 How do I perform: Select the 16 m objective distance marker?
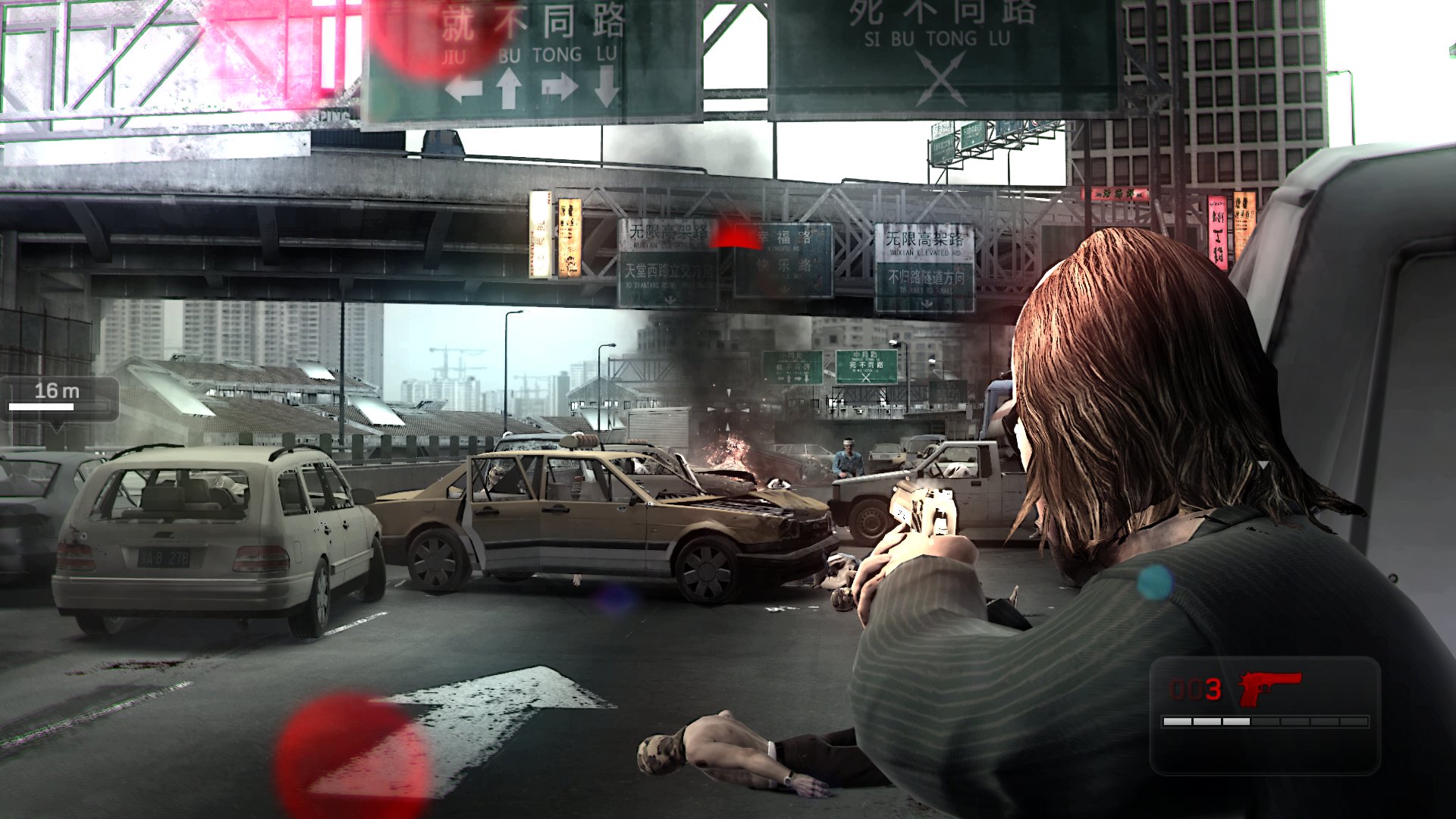[x=58, y=397]
